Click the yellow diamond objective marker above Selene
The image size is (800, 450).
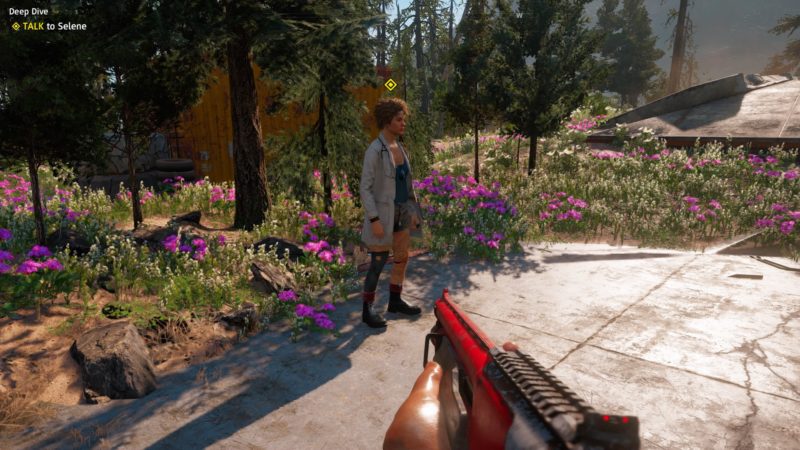[390, 85]
